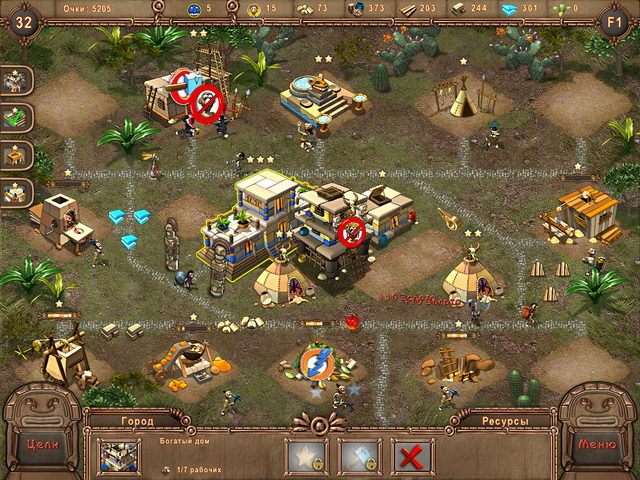The width and height of the screenshot is (640, 480).
Task: Click the blue lightning bolt bubble icon
Action: [x=315, y=360]
